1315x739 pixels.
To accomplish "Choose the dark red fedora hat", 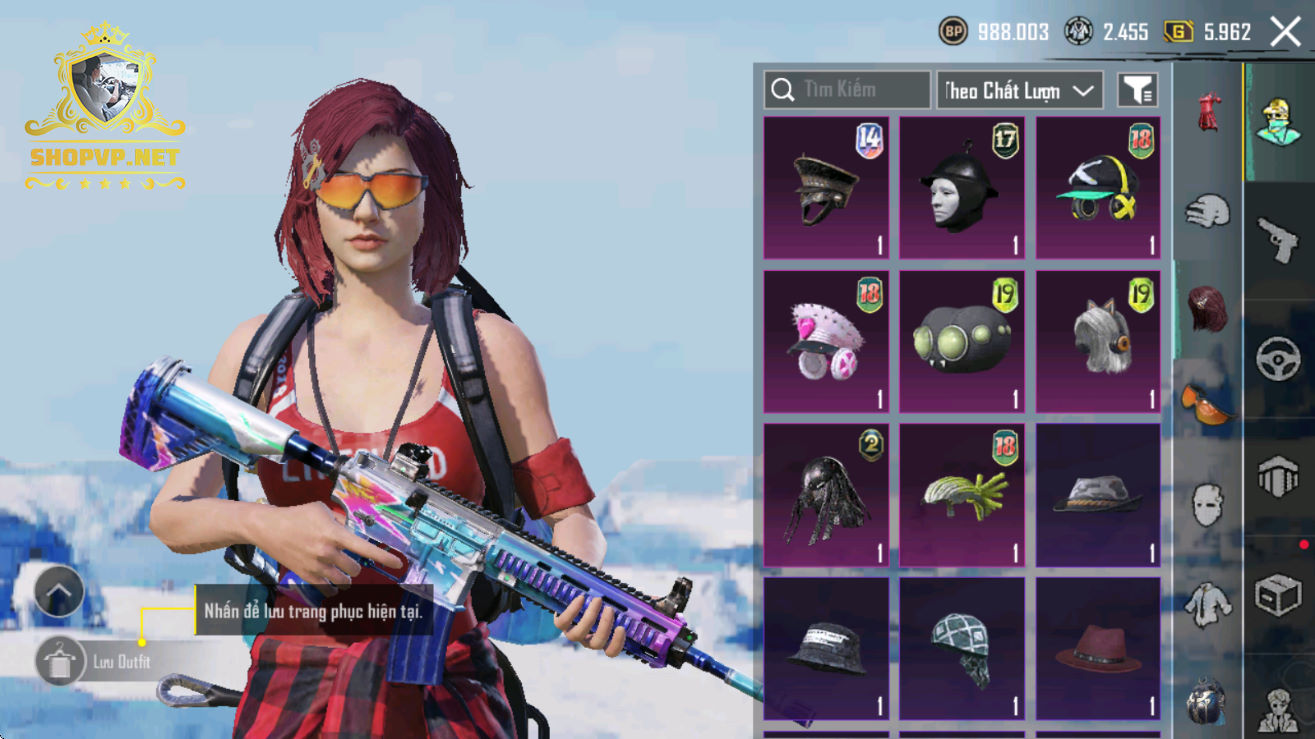I will tap(1098, 648).
